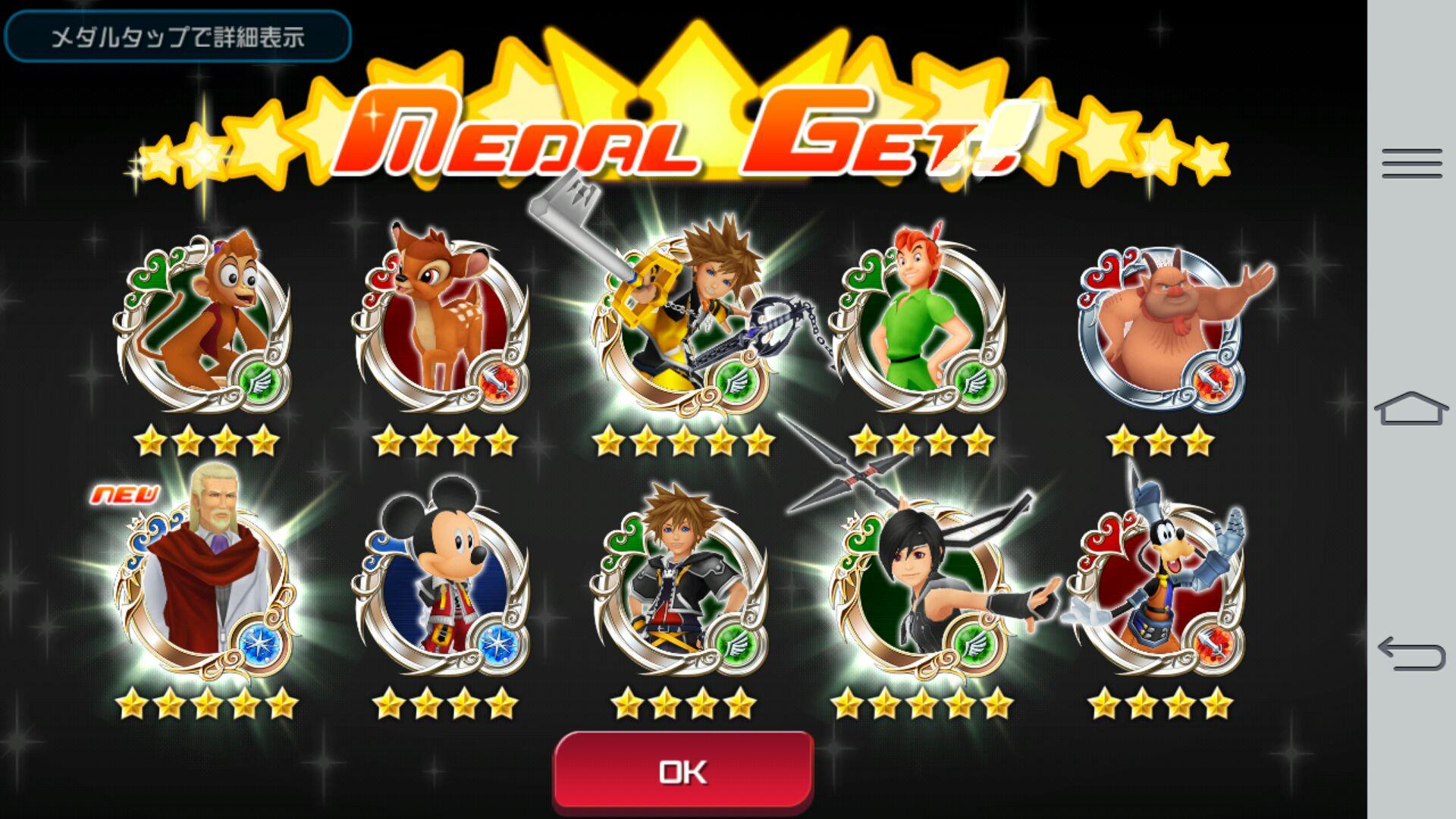Image resolution: width=1456 pixels, height=819 pixels.
Task: Tap the Android home button
Action: [x=1411, y=409]
